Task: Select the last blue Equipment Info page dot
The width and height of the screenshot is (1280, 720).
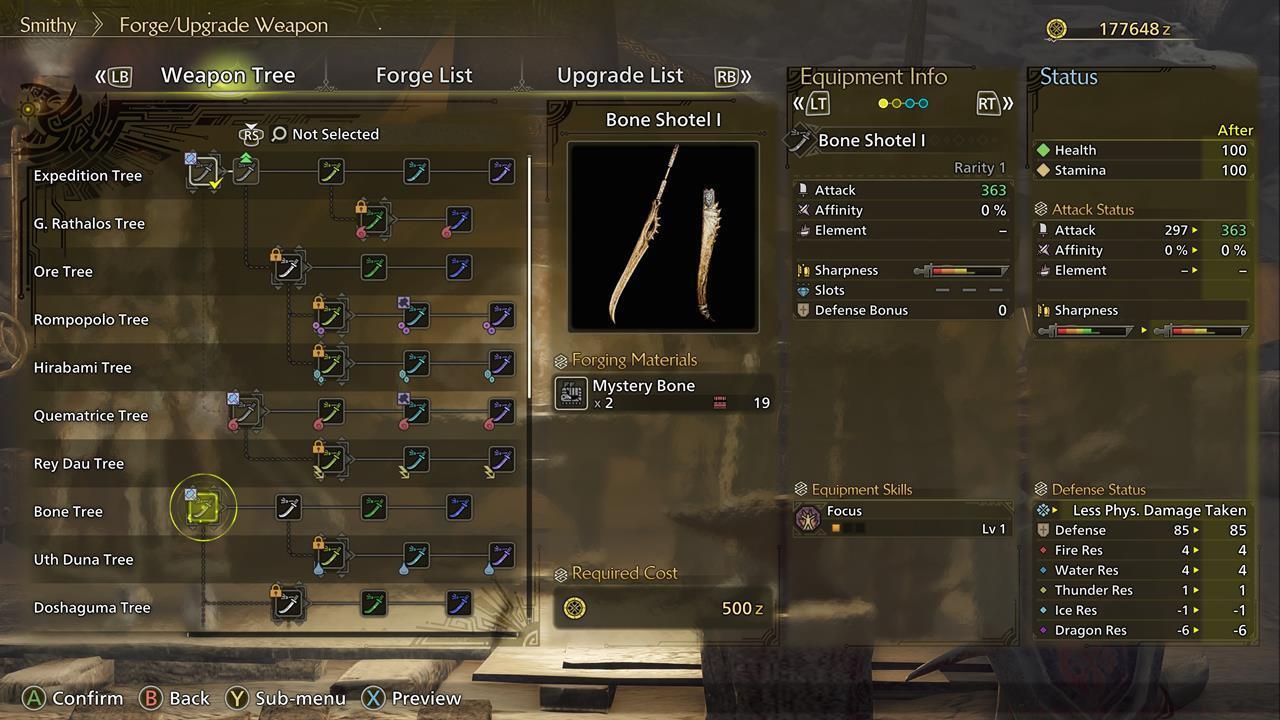Action: pos(924,102)
